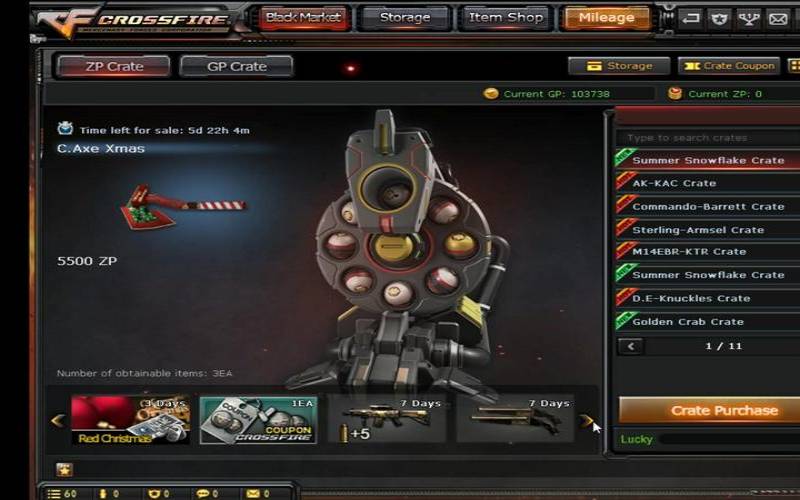Go to the top Storage menu
800x500 pixels.
pyautogui.click(x=405, y=18)
